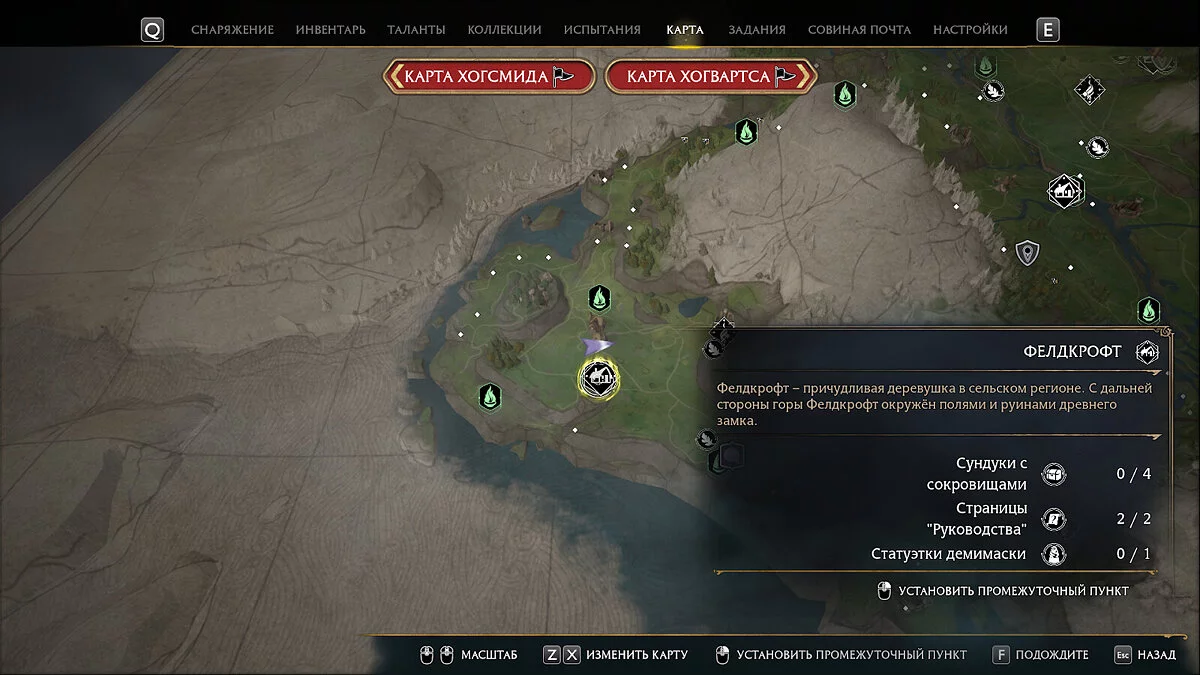This screenshot has height=675, width=1200.
Task: Open the Совиная почта tab
Action: coord(858,30)
